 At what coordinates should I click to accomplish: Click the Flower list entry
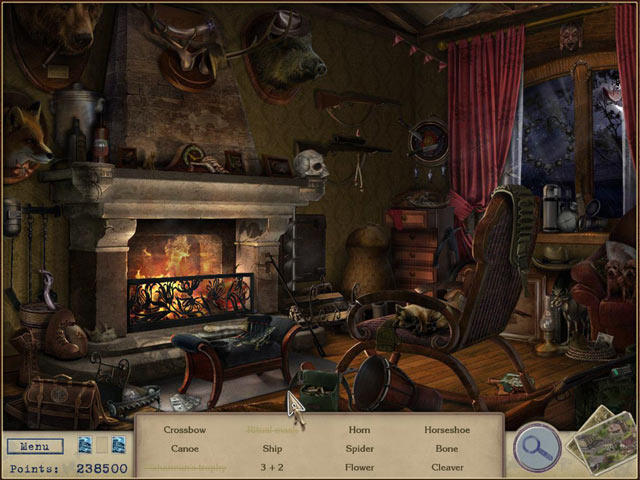pyautogui.click(x=360, y=467)
